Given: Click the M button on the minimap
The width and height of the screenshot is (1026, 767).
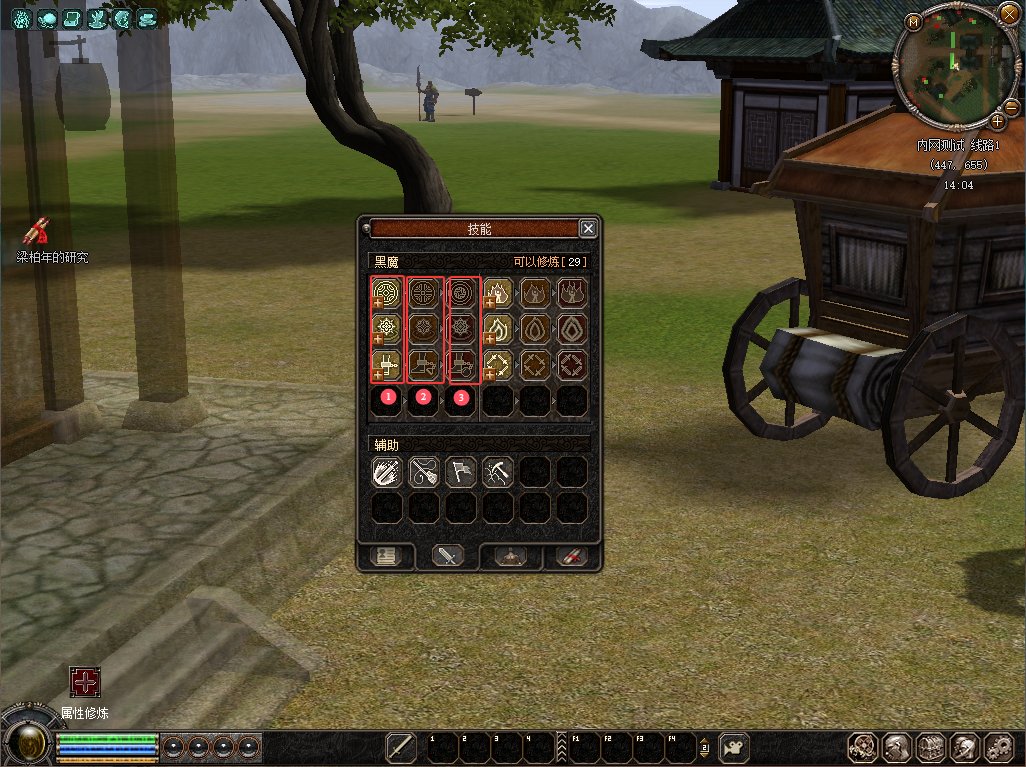Looking at the screenshot, I should [x=913, y=21].
